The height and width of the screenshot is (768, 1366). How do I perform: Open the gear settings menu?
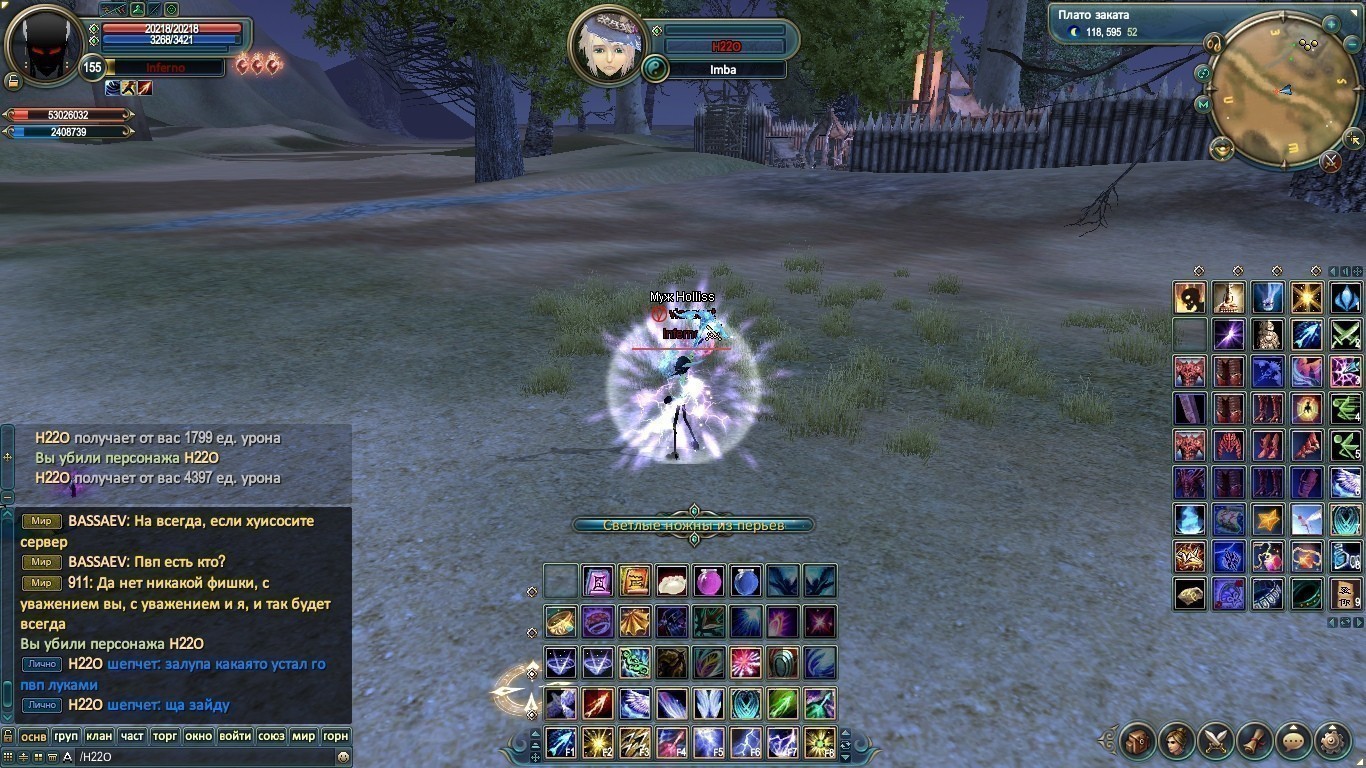1333,742
